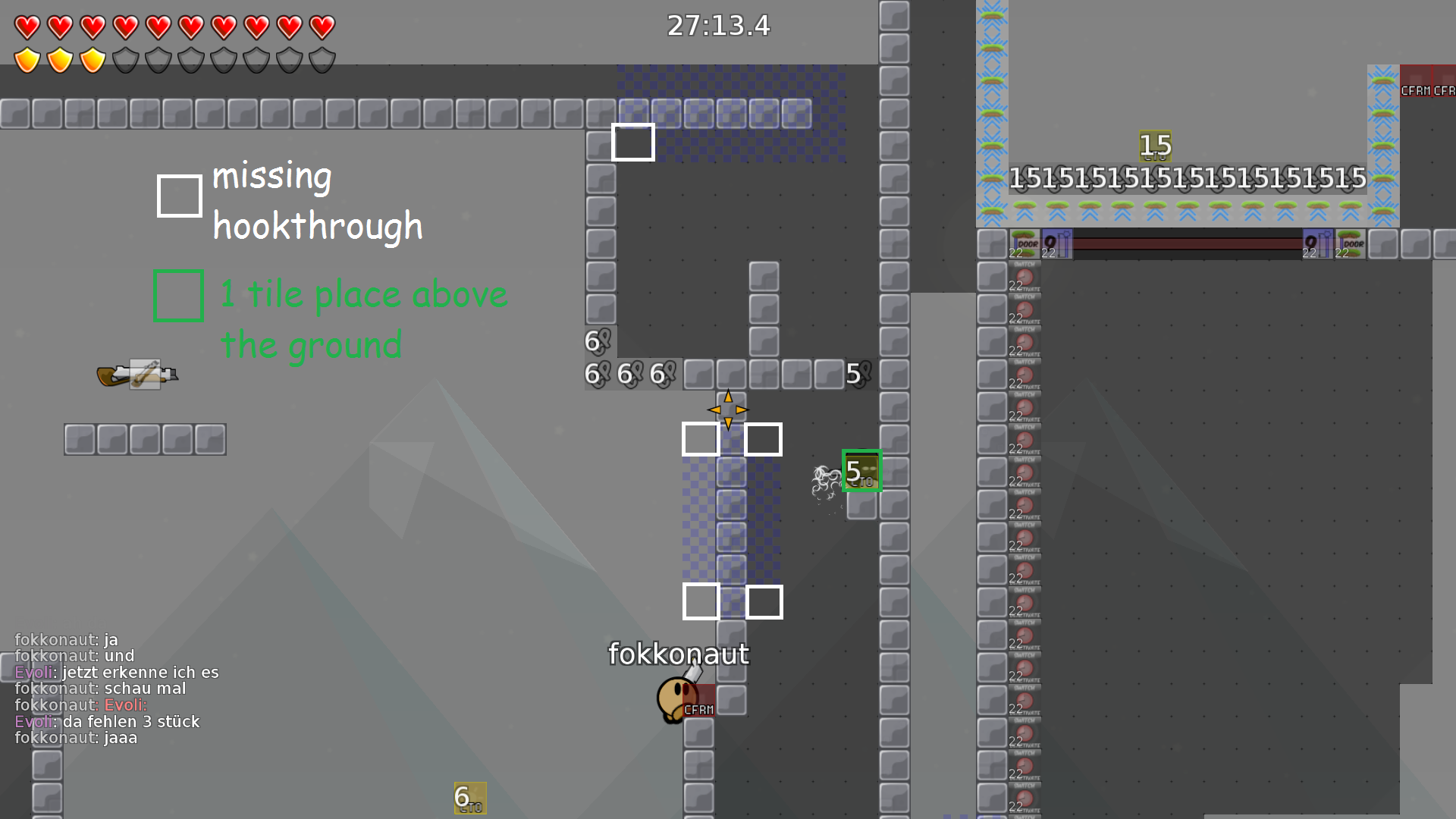Toggle the green-outlined switch tile numbered 5
The height and width of the screenshot is (819, 1456).
tap(861, 470)
